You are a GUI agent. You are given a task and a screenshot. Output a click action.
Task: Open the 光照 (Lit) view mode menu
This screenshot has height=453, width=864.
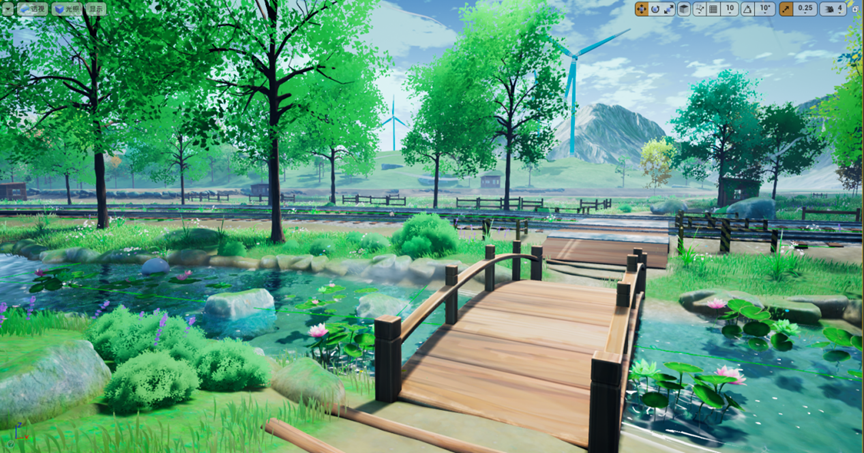click(67, 9)
